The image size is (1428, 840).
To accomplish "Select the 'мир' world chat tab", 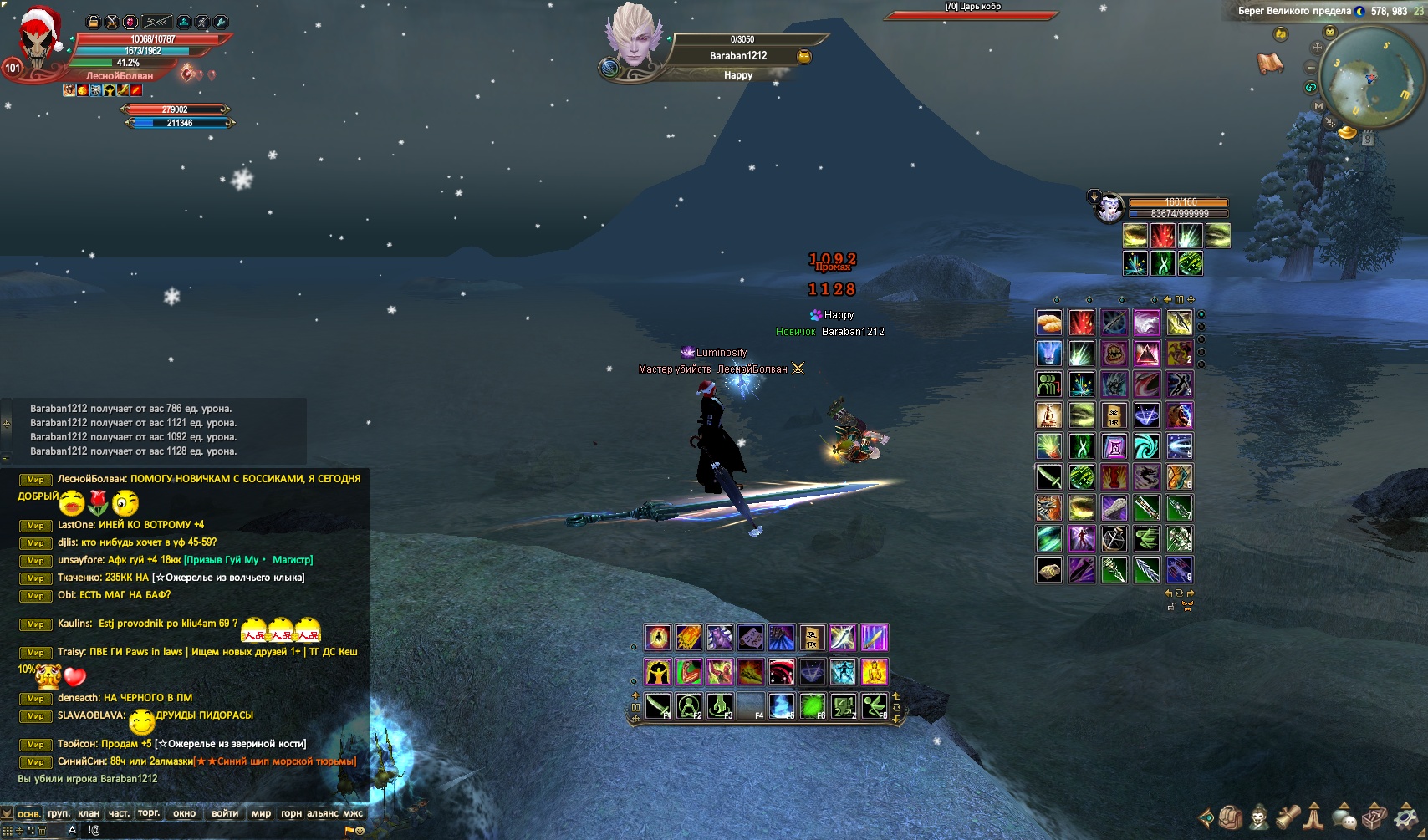I will (261, 813).
